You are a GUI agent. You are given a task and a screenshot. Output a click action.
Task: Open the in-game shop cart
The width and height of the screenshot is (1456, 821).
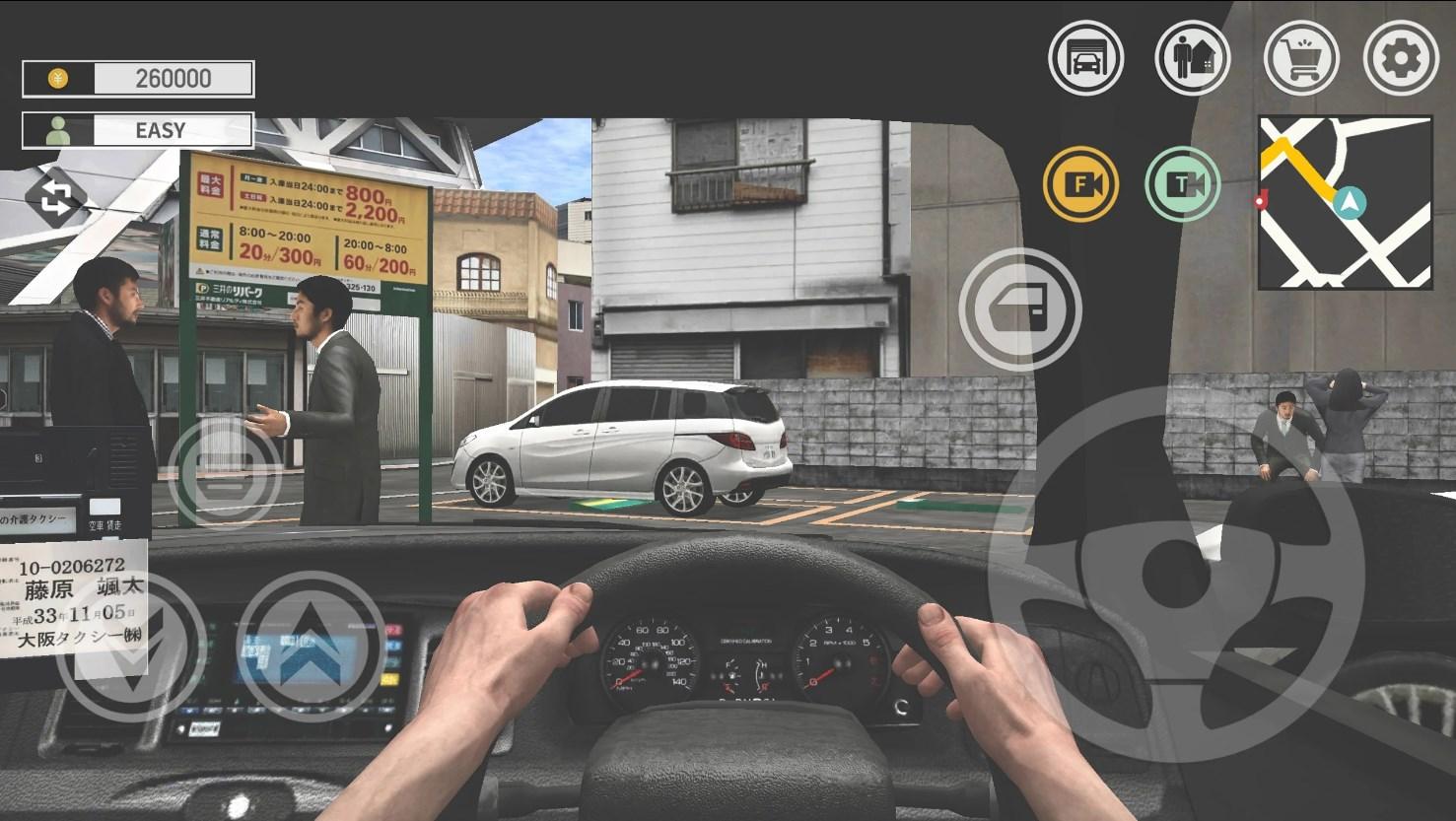coord(1301,58)
